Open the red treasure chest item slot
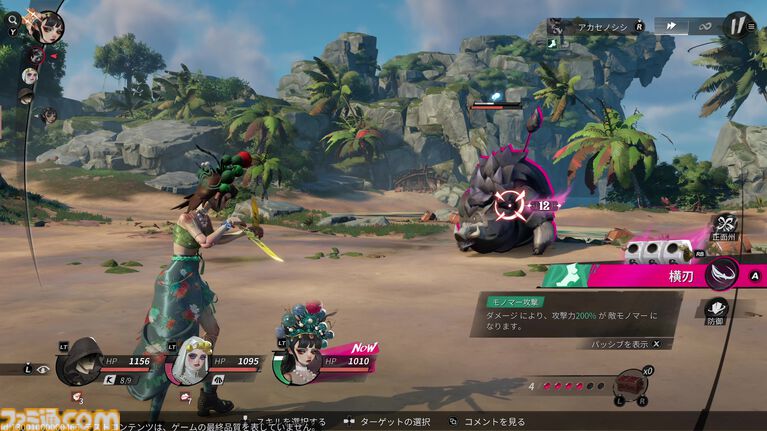The width and height of the screenshot is (767, 431). coord(628,383)
